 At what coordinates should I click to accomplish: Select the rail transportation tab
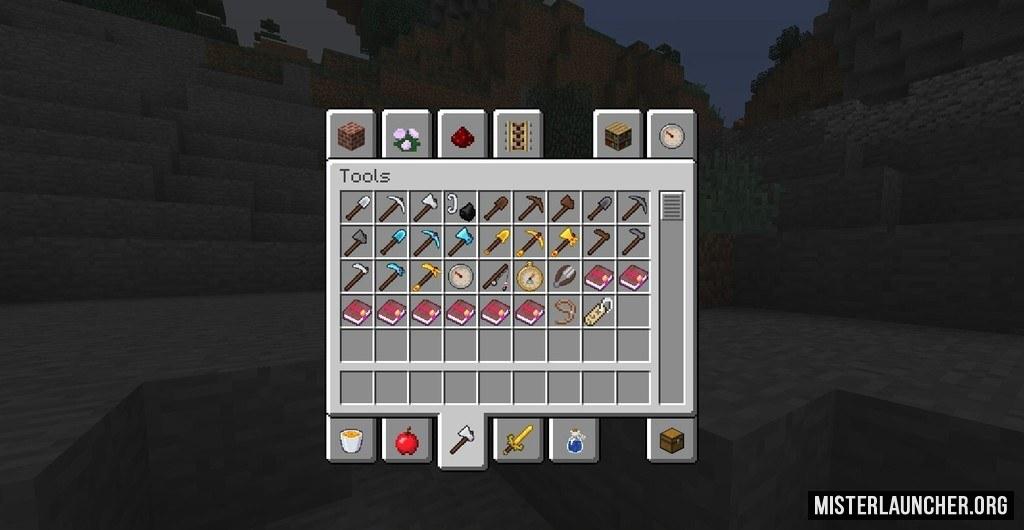pos(516,136)
